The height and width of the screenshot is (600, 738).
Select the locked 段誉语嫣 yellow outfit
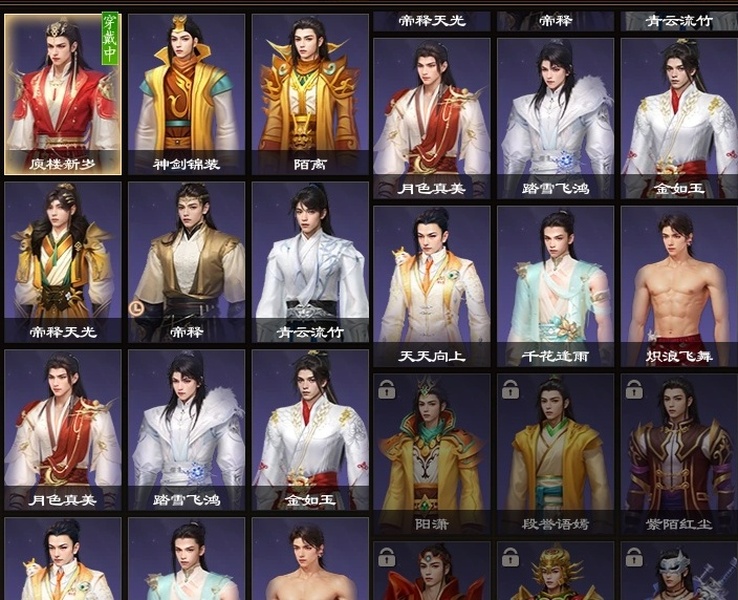tap(555, 454)
